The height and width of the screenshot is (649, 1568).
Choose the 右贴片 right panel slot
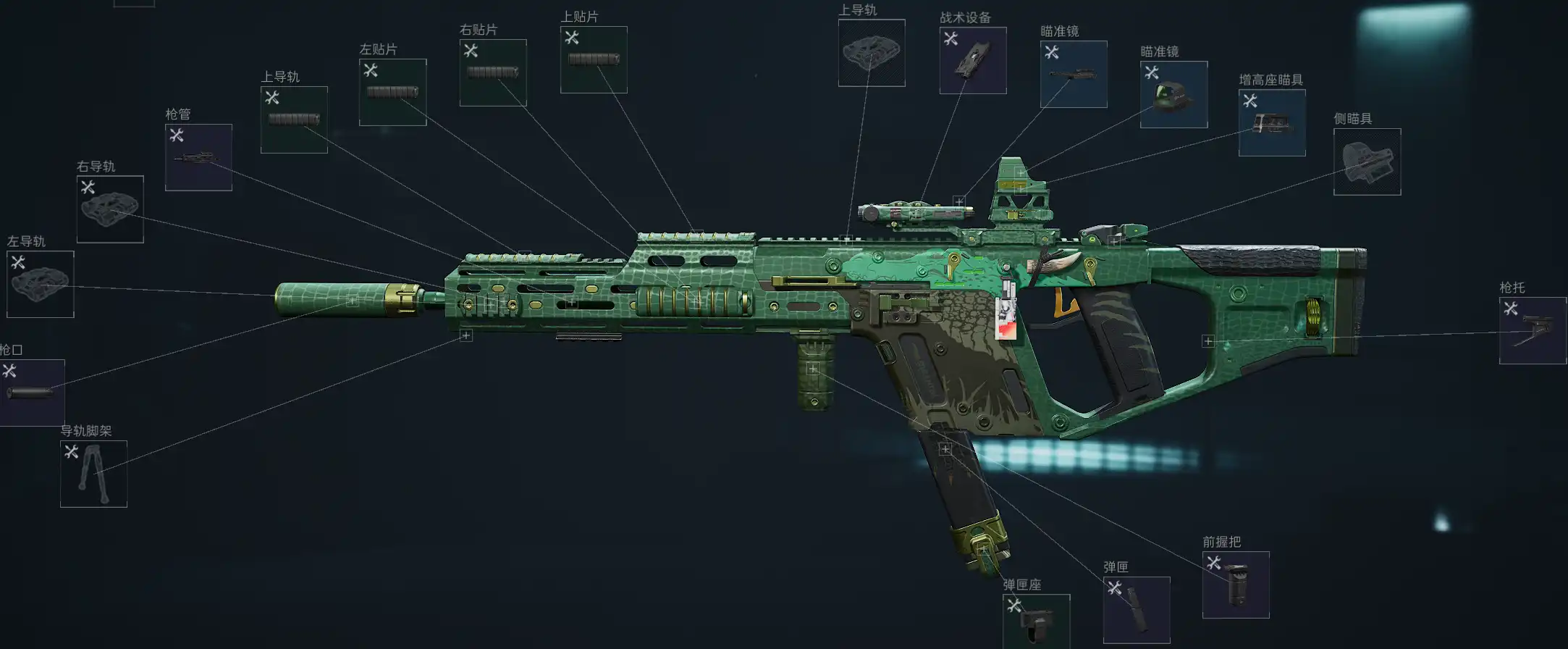[493, 72]
